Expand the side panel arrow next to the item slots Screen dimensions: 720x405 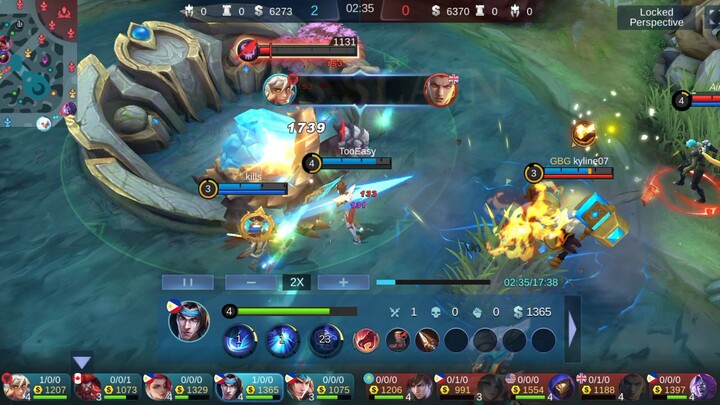[x=573, y=329]
